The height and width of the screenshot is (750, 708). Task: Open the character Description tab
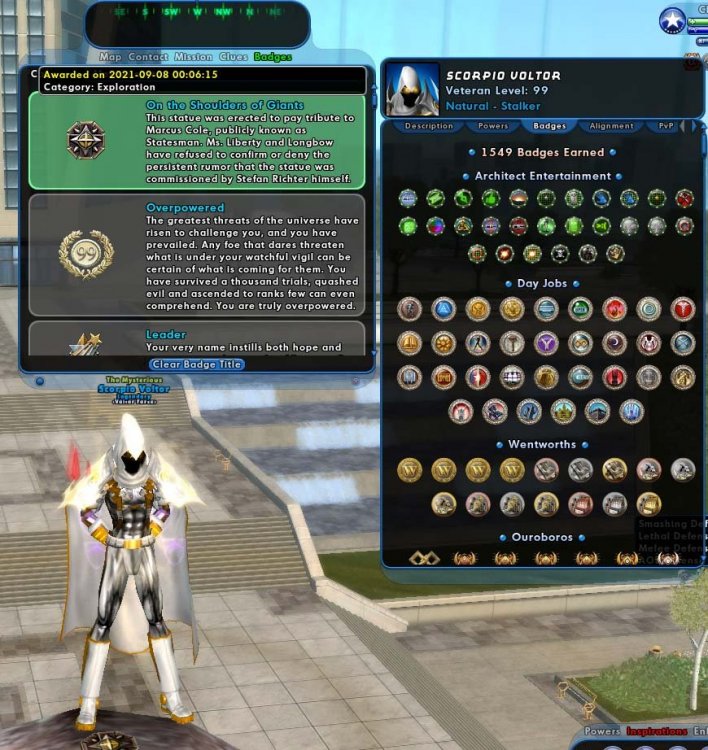429,127
